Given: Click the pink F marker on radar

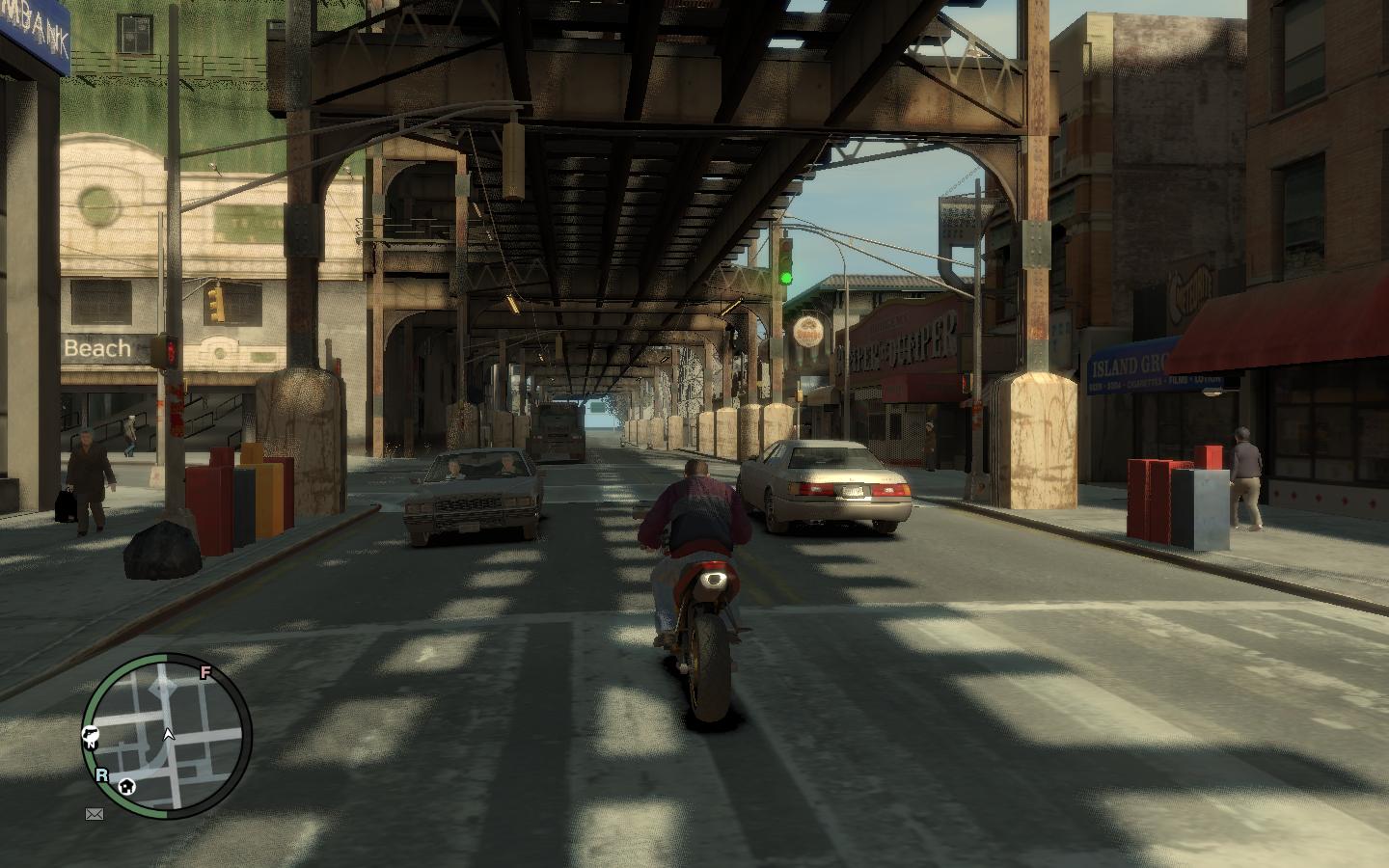Looking at the screenshot, I should pyautogui.click(x=204, y=673).
